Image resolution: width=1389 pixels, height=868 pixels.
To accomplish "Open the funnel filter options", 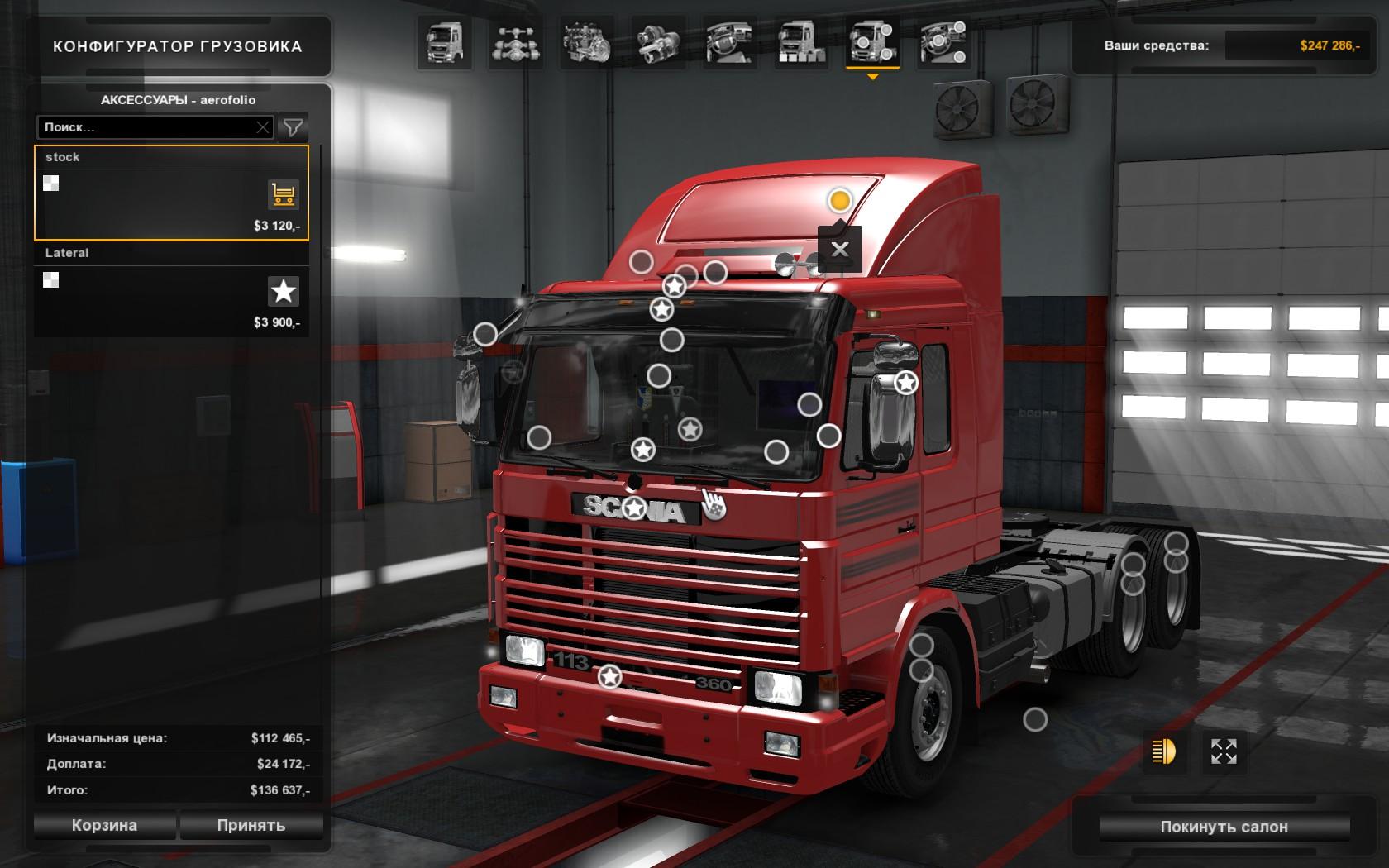I will (293, 127).
